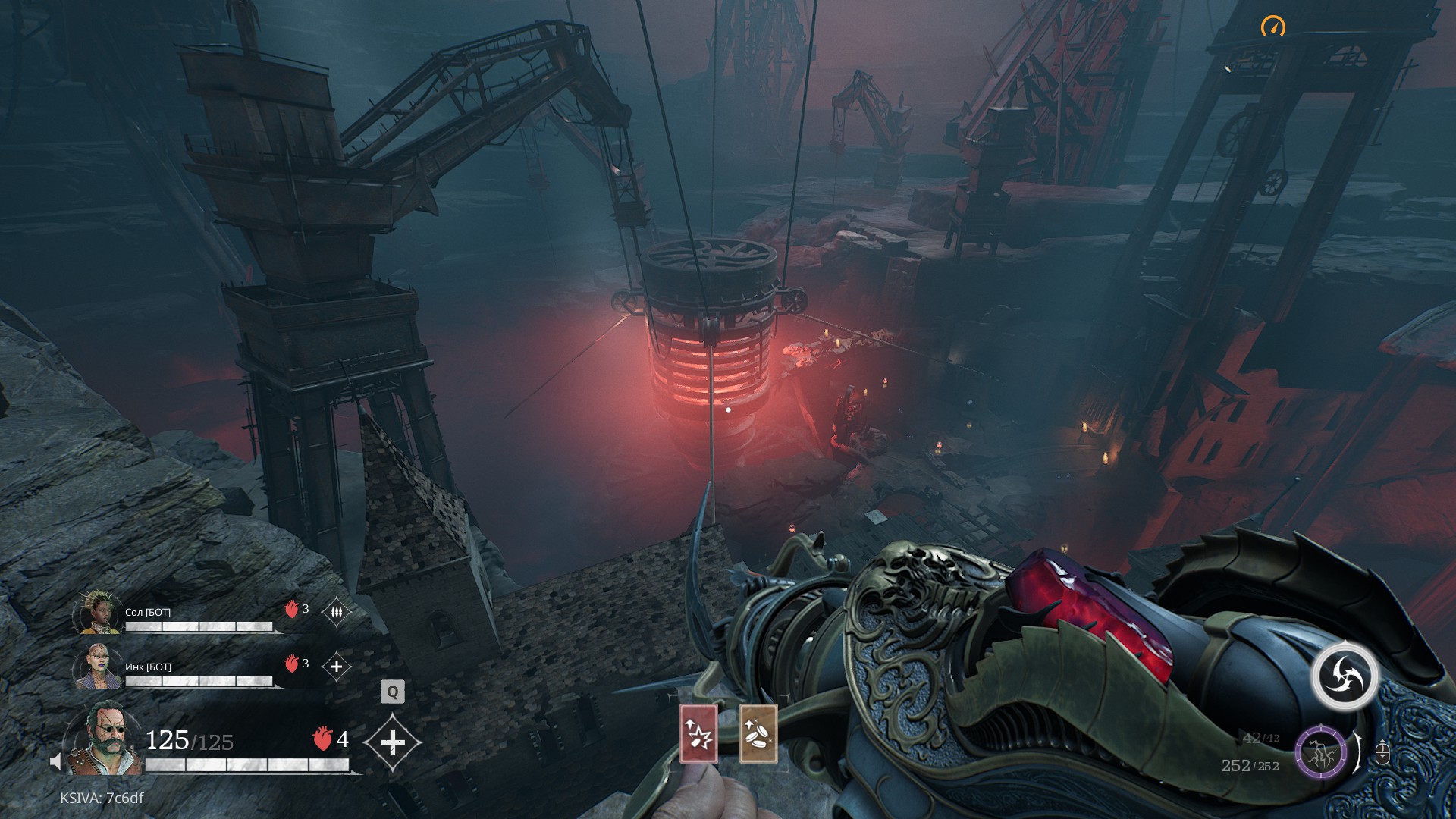Activate the triple-blade spiral ability icon

[x=1345, y=676]
